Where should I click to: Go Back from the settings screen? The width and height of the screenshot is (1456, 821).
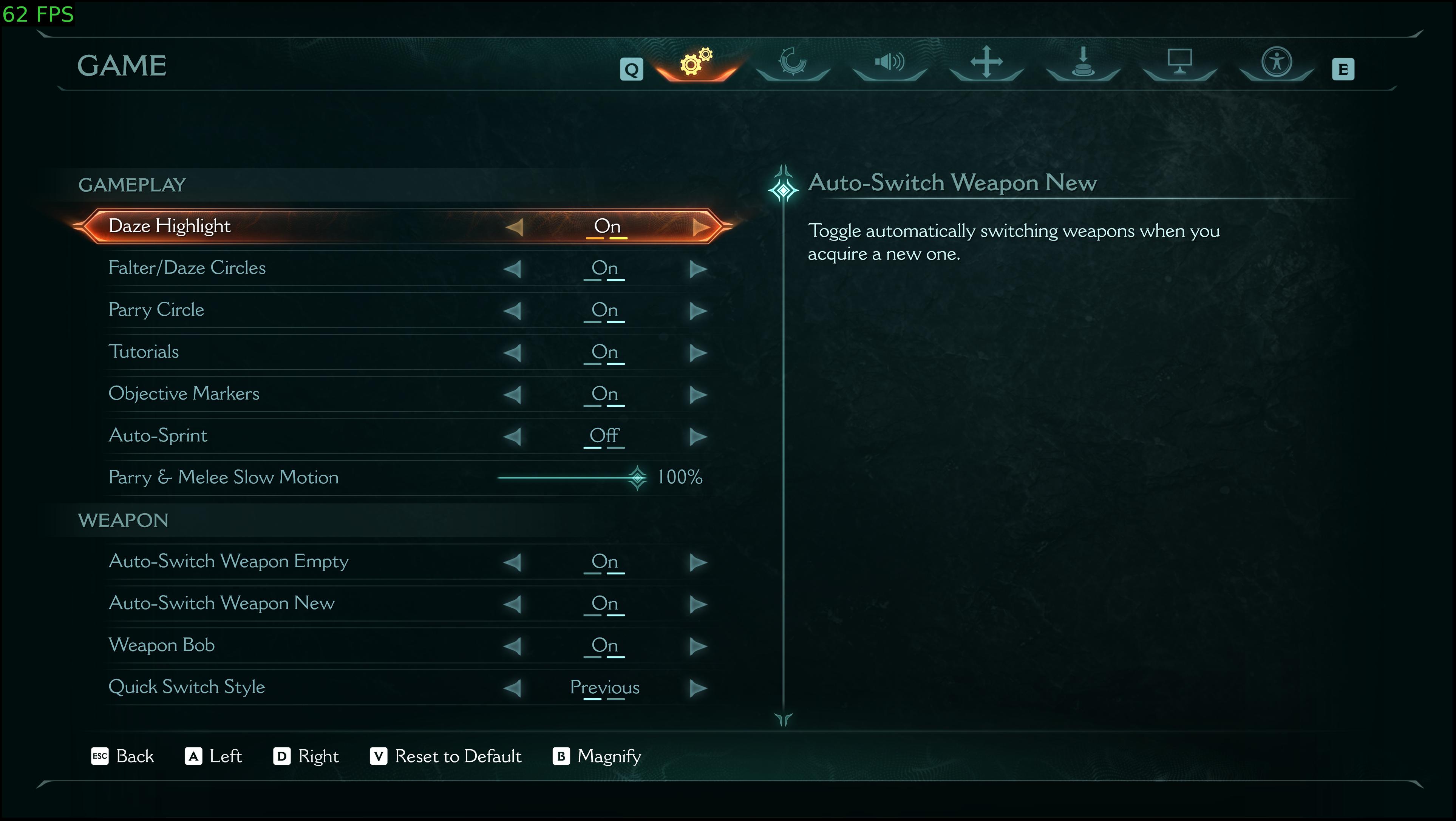click(123, 756)
